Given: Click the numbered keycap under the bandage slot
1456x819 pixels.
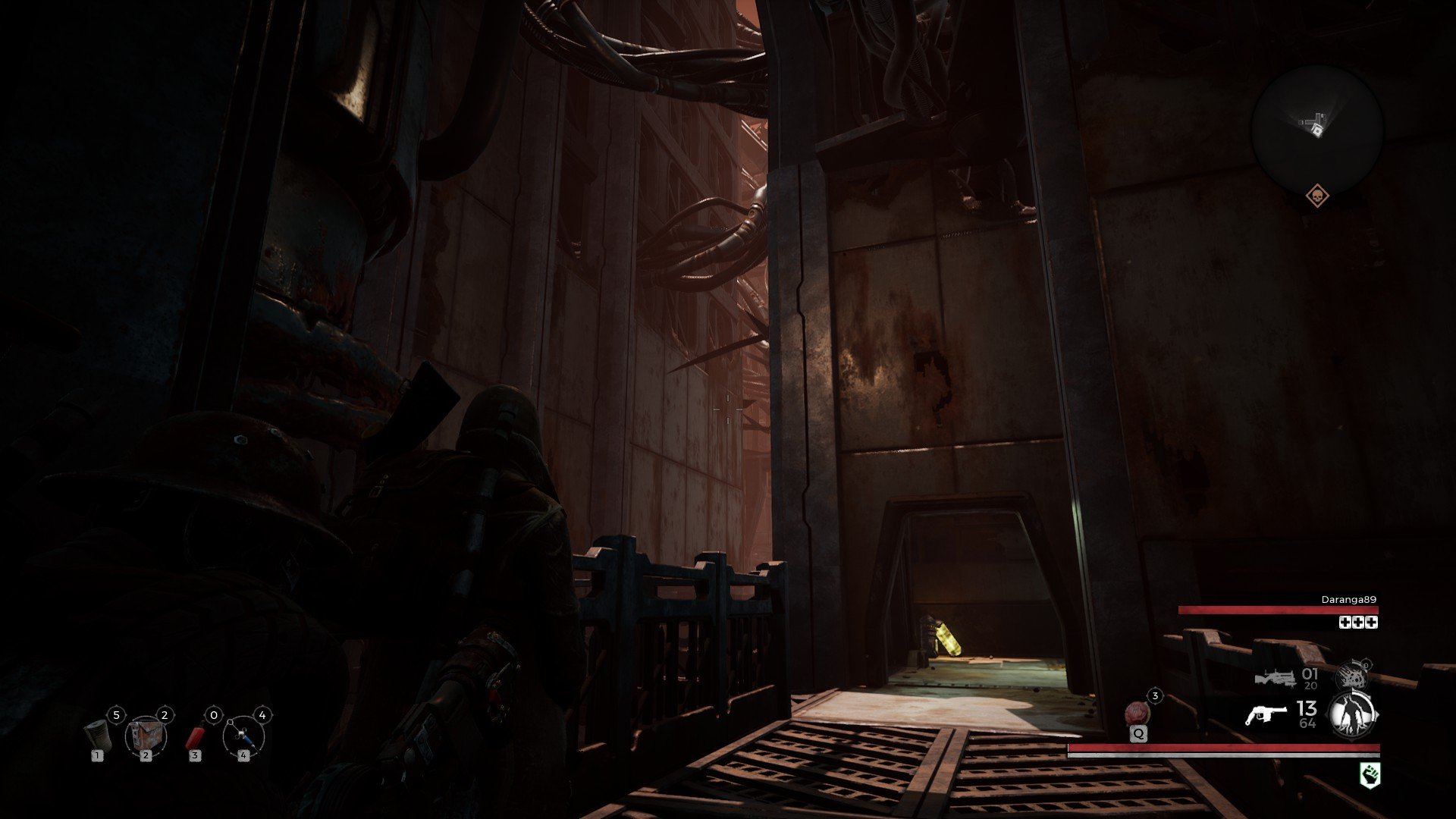Looking at the screenshot, I should (x=97, y=755).
